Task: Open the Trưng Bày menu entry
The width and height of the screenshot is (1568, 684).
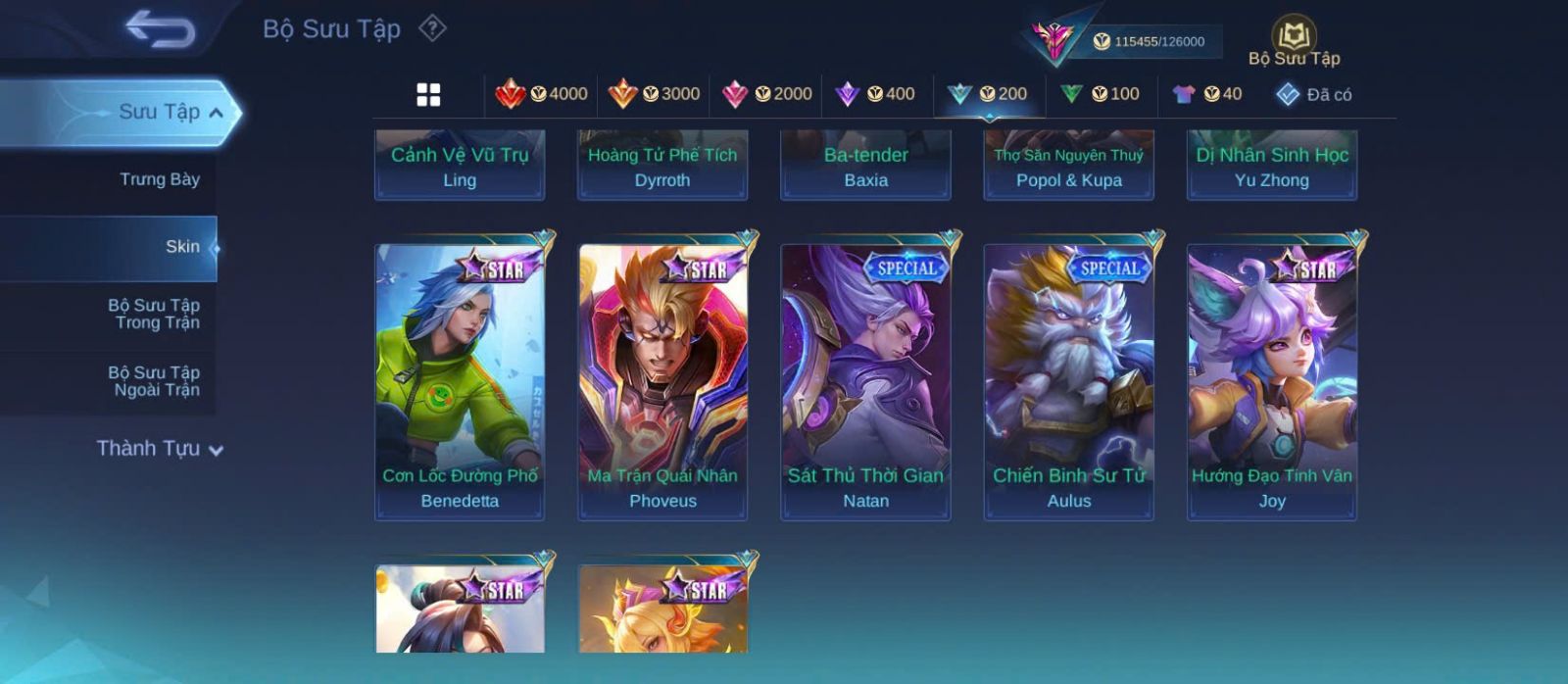Action: pos(159,179)
